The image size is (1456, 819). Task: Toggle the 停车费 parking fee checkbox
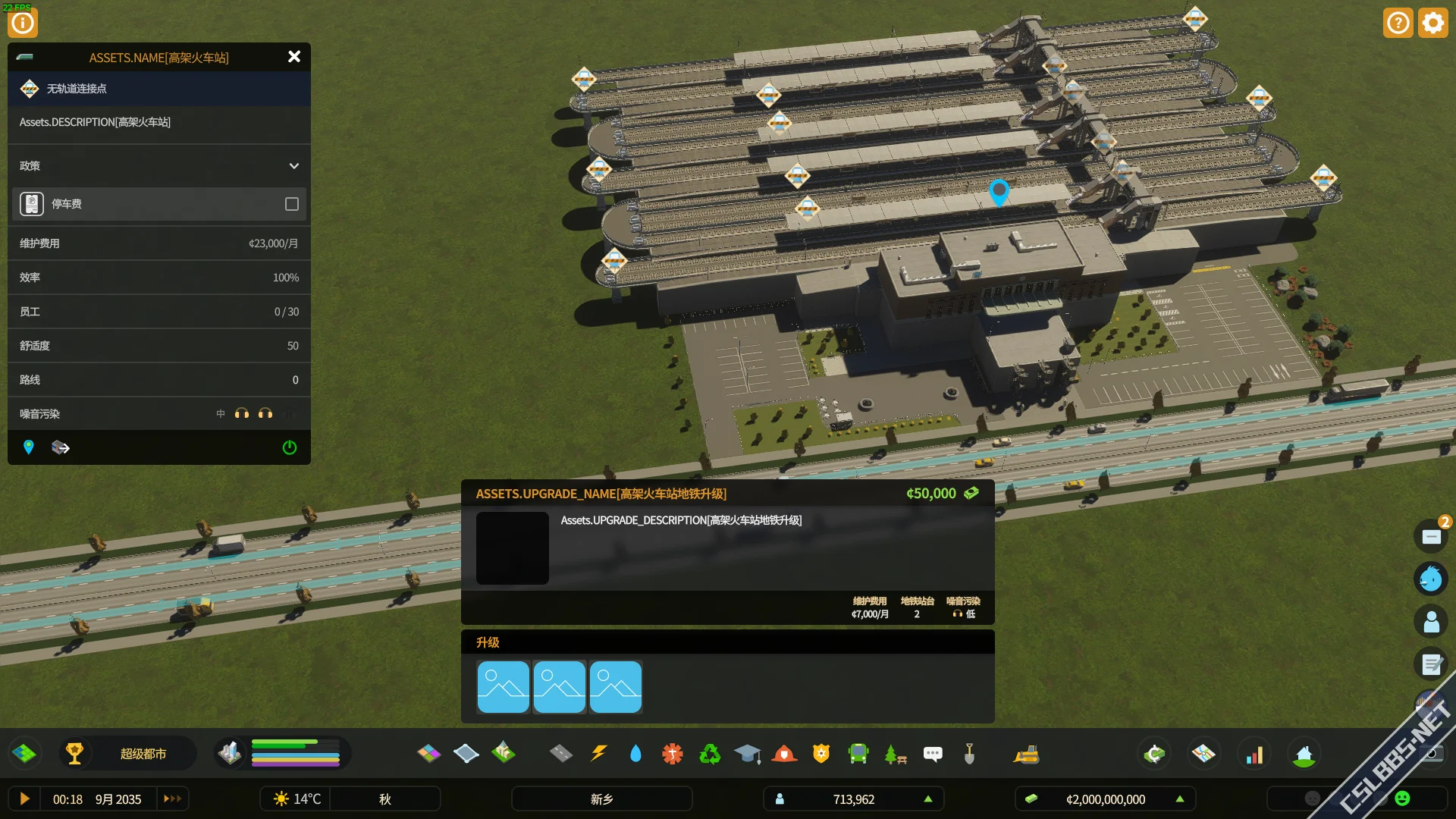pos(292,204)
